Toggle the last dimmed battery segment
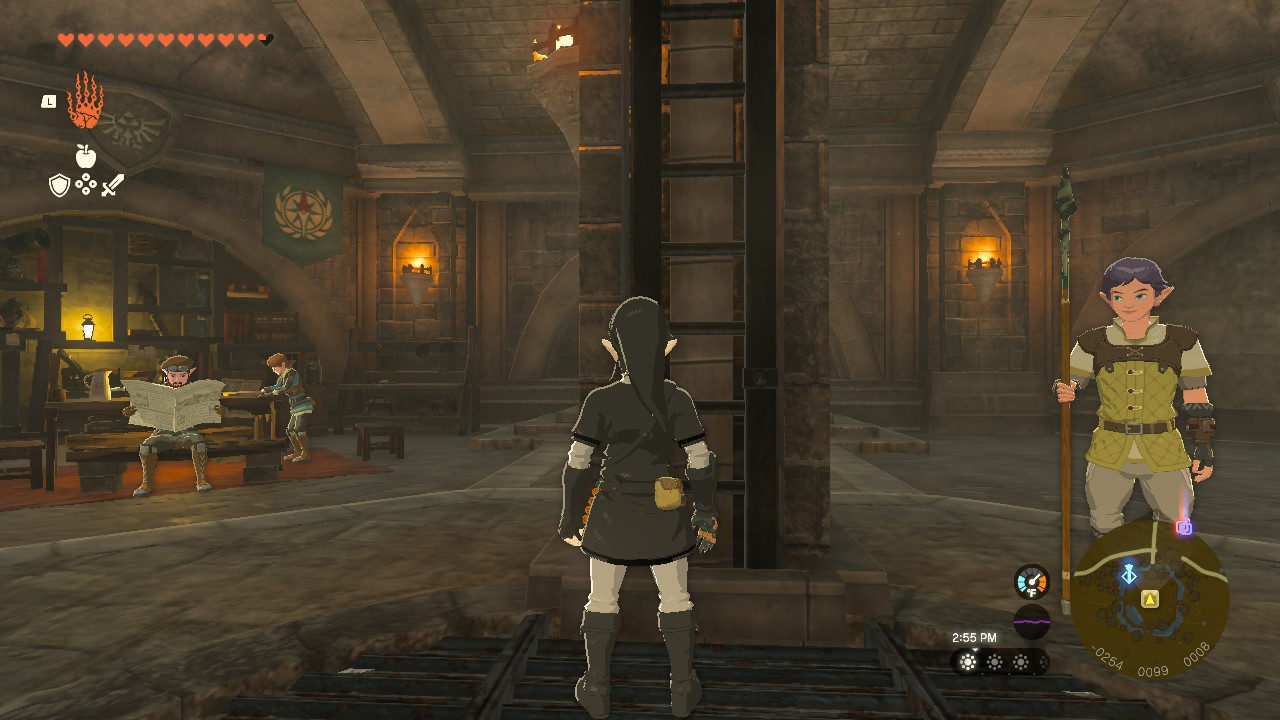The image size is (1280, 720). click(x=1043, y=662)
